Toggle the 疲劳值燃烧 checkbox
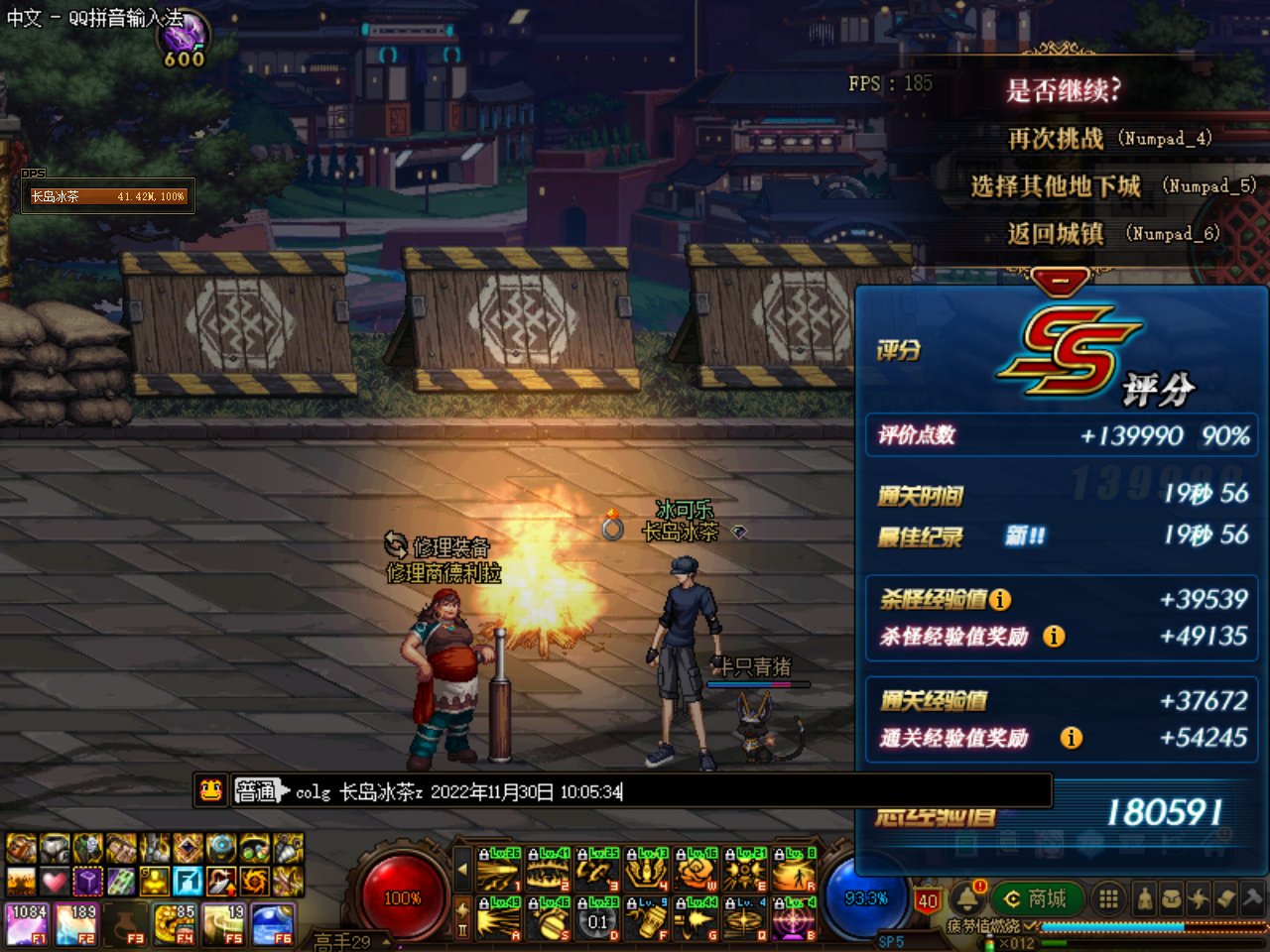 click(x=1030, y=925)
